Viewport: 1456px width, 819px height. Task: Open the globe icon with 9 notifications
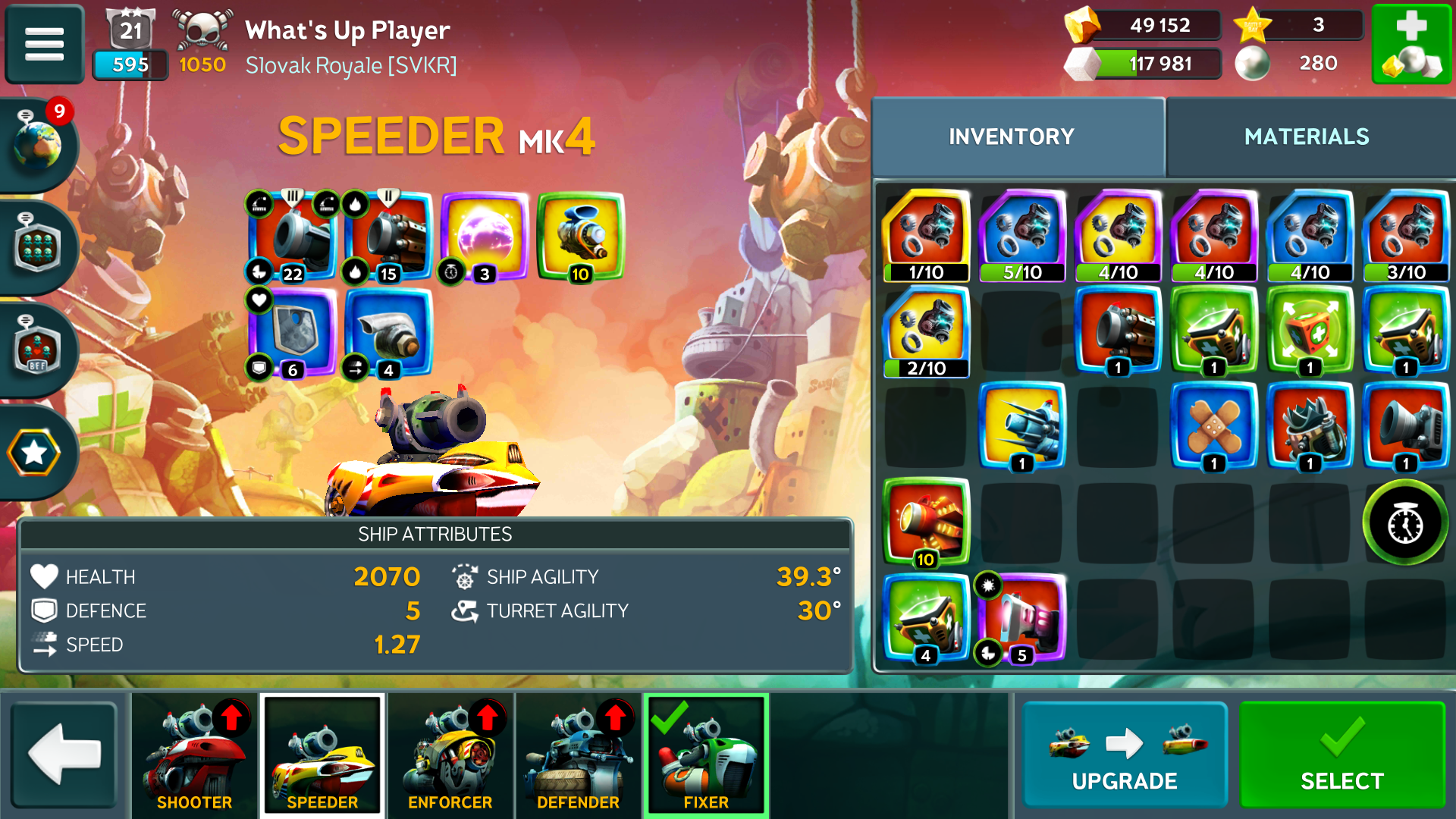(x=38, y=143)
